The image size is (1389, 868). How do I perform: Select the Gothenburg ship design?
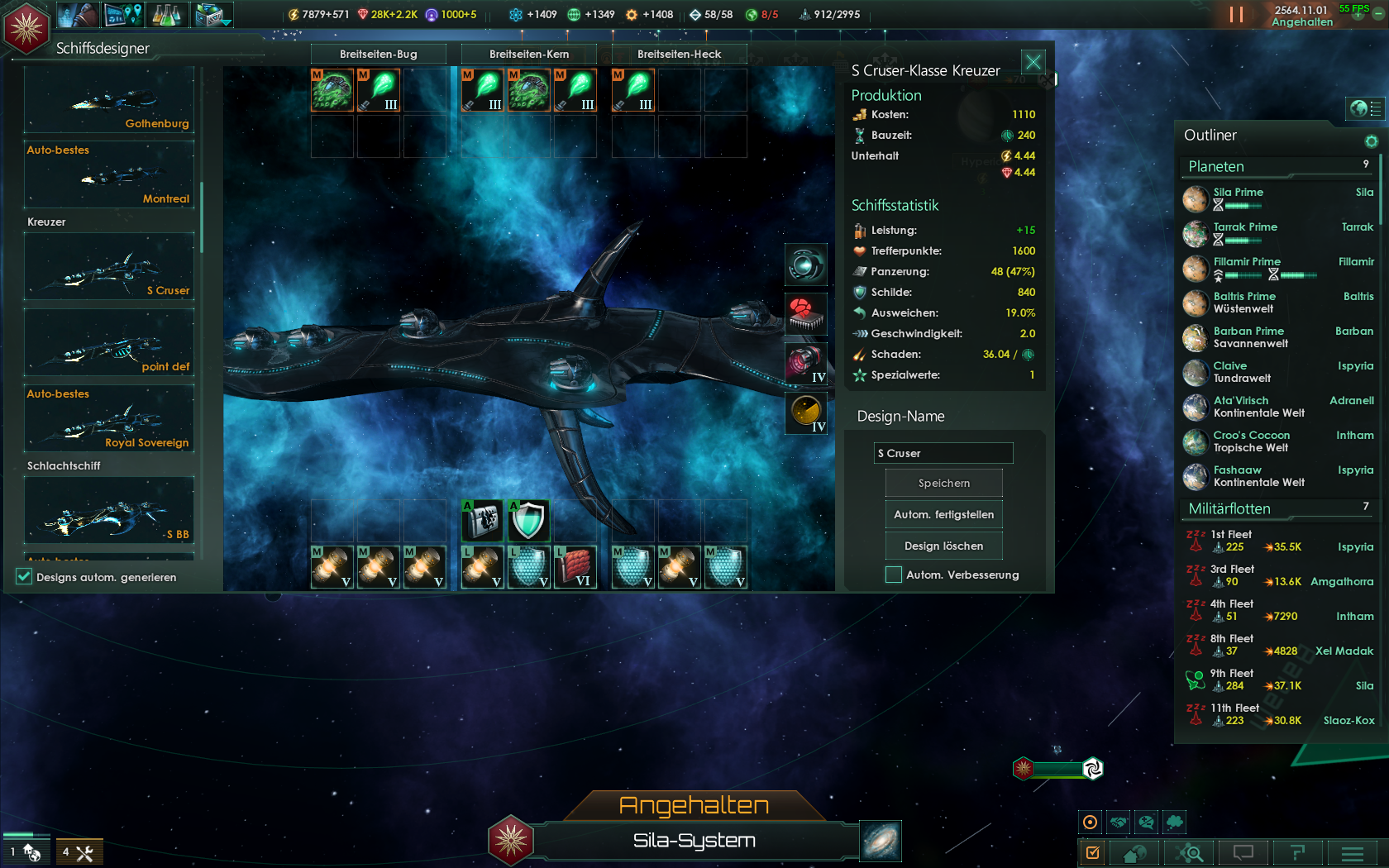(x=109, y=101)
